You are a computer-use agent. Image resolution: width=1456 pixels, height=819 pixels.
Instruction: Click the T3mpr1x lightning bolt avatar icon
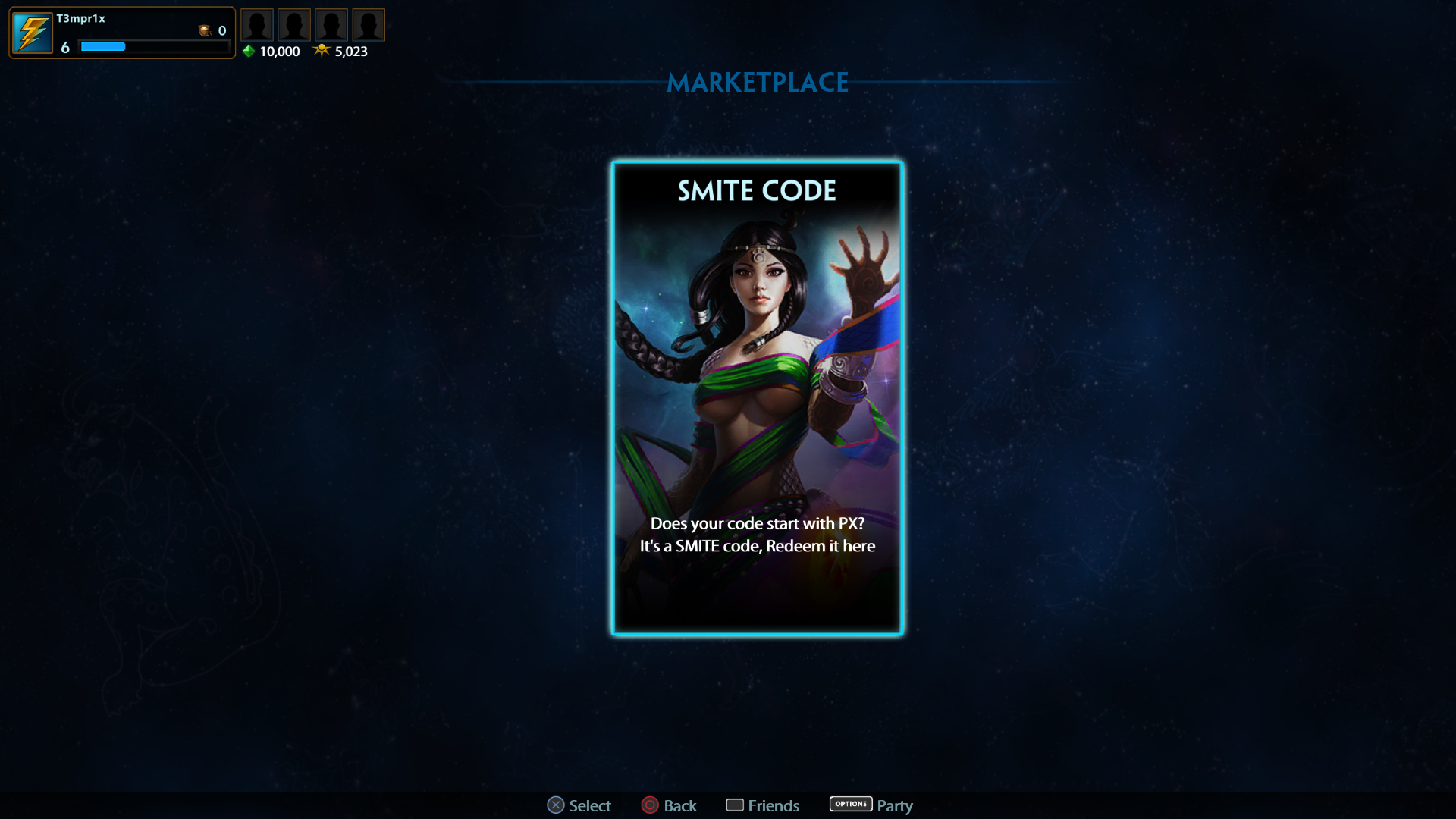(x=31, y=32)
